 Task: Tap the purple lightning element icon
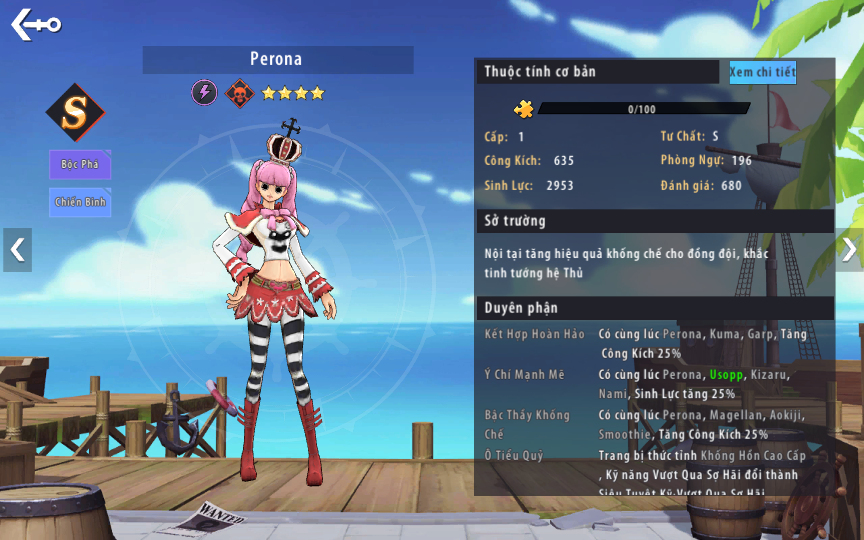pos(204,93)
